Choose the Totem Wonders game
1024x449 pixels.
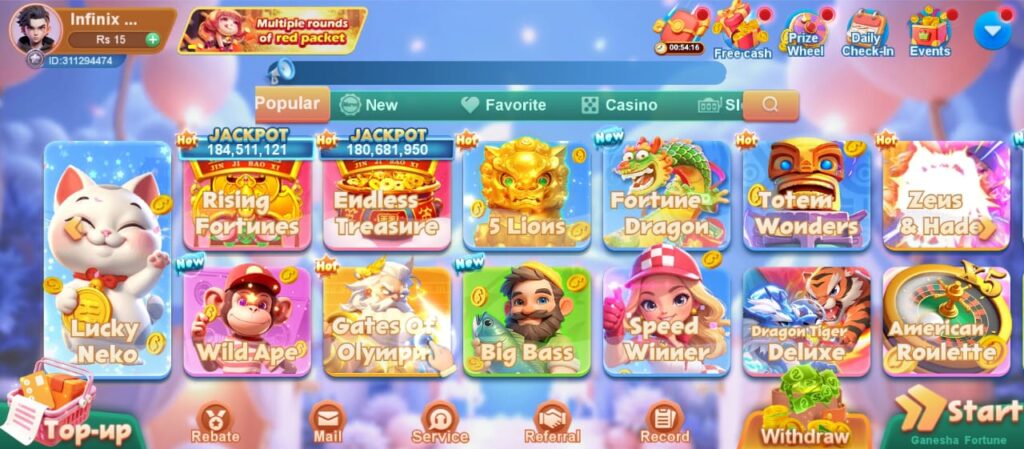click(x=806, y=195)
